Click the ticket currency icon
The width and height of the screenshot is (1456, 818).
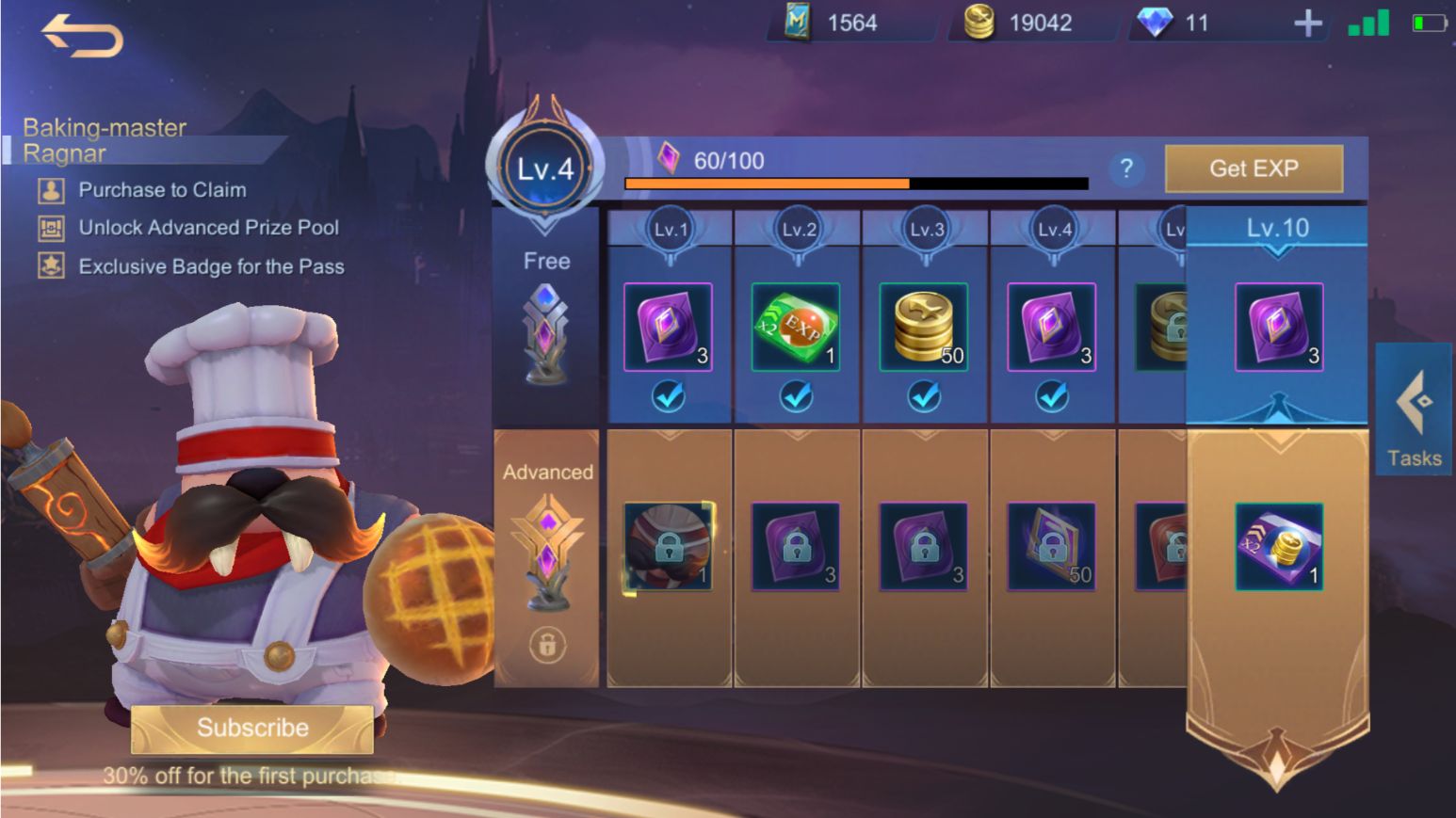click(x=799, y=23)
